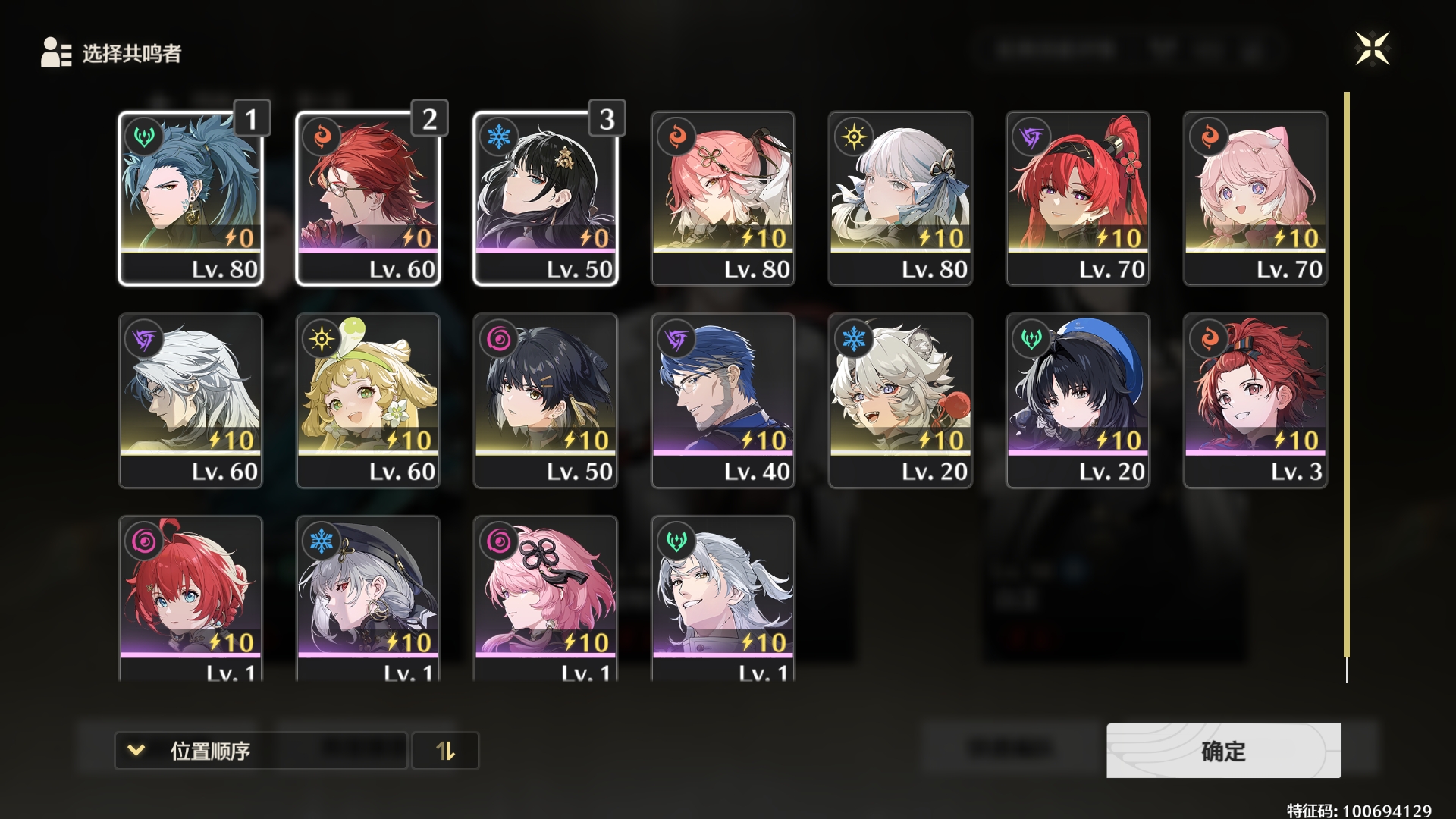The width and height of the screenshot is (1456, 819).
Task: Select the white-haired Lv. 80 character with blue ribbon
Action: [900, 199]
